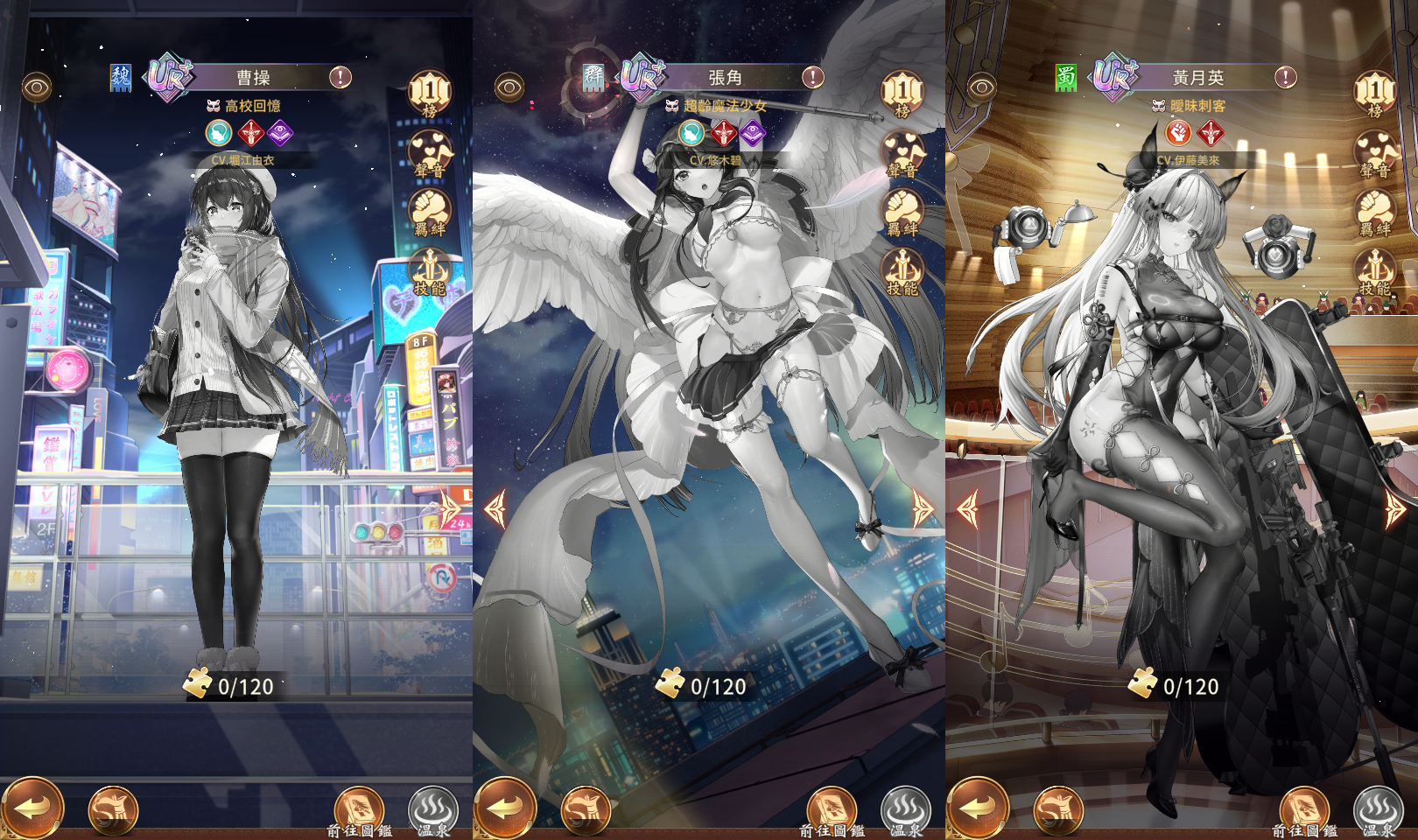Check the 羈絆 bonds of 黃月英
The width and height of the screenshot is (1418, 840).
point(1375,213)
